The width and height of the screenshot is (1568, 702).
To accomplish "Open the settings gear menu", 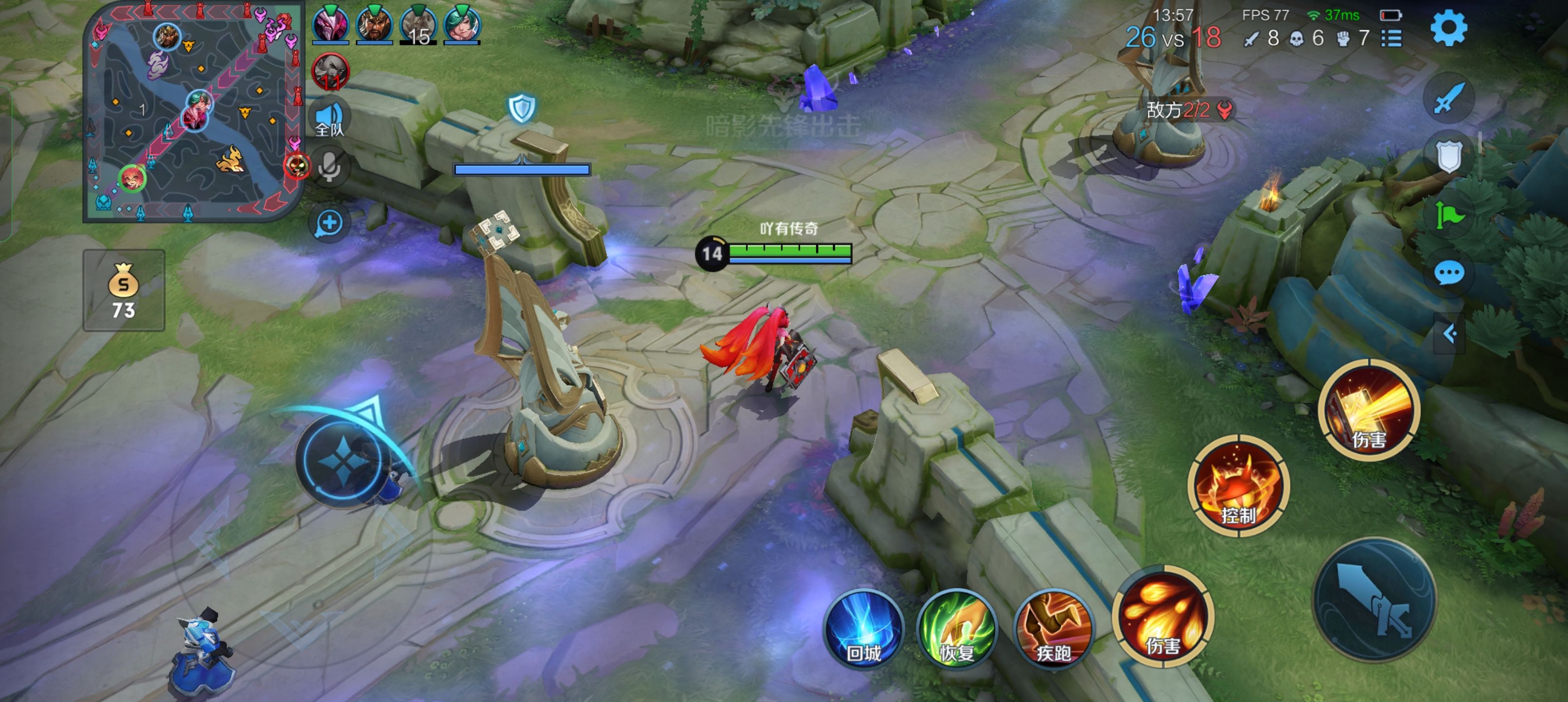I will pyautogui.click(x=1449, y=29).
